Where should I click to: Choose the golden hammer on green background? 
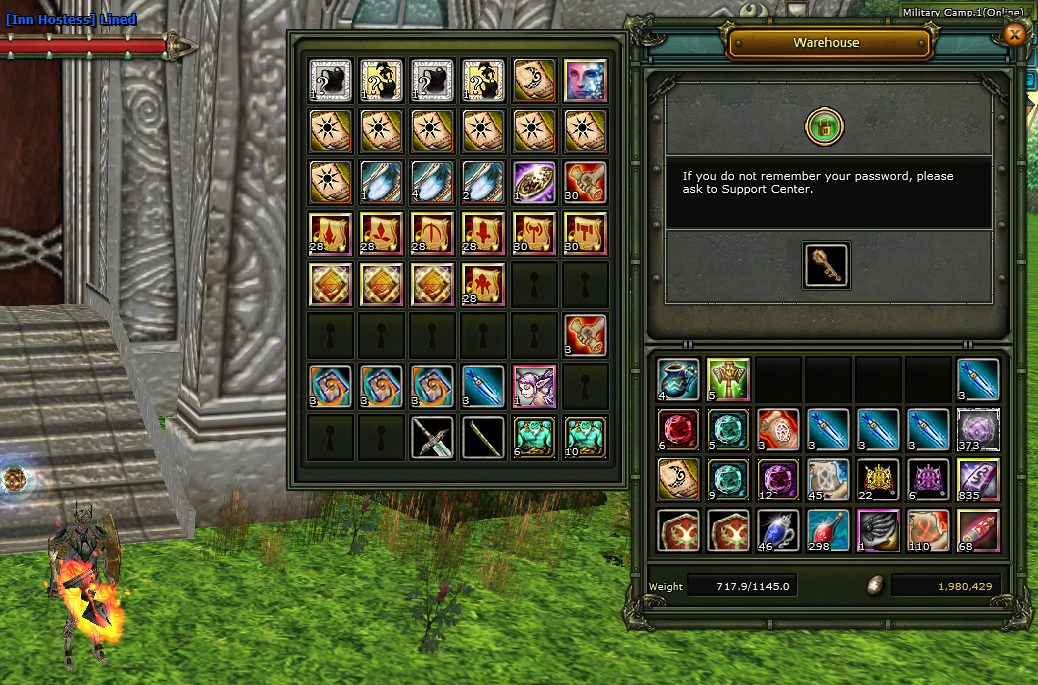tap(728, 379)
